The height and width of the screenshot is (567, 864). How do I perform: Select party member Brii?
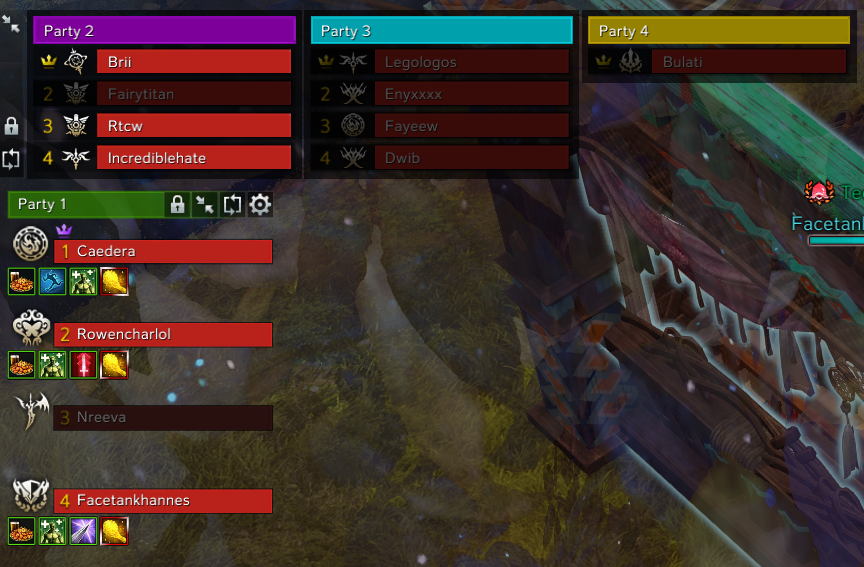(x=193, y=62)
